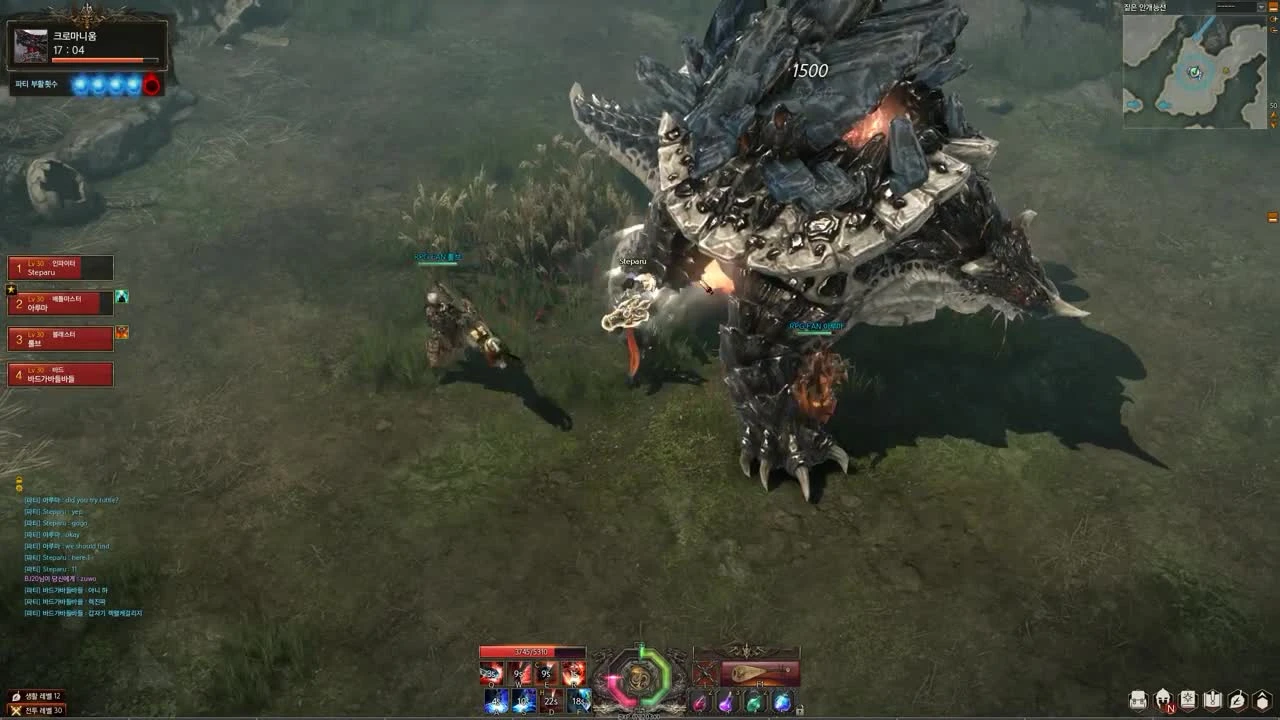
Task: Click 룰브's debuff icon beside party frame 3
Action: [122, 331]
